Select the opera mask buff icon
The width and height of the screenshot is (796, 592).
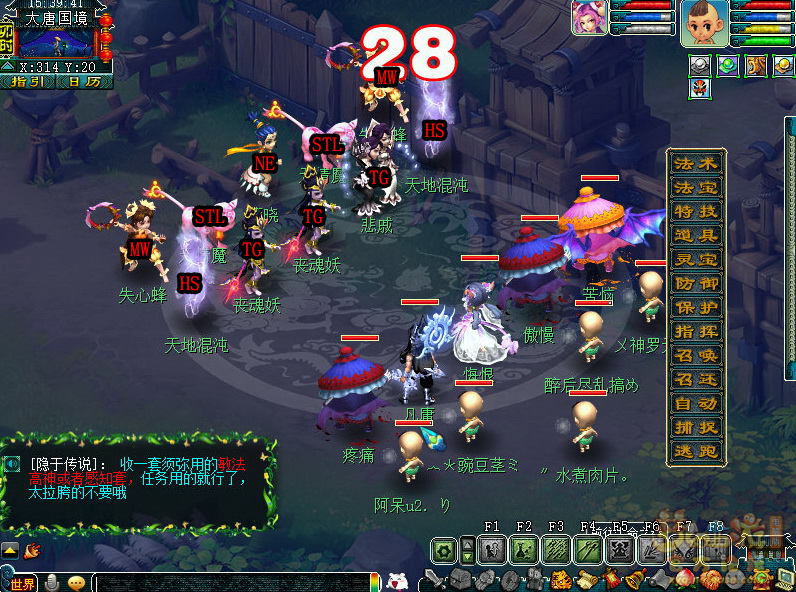pos(700,89)
